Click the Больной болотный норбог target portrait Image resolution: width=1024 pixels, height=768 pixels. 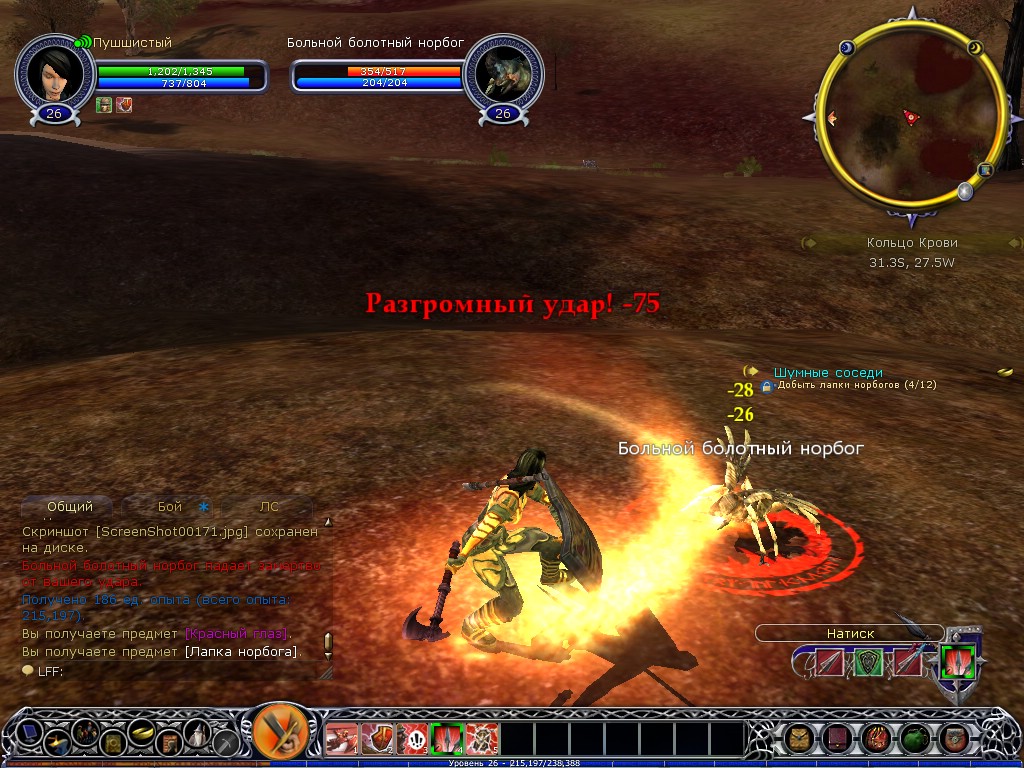pyautogui.click(x=503, y=74)
